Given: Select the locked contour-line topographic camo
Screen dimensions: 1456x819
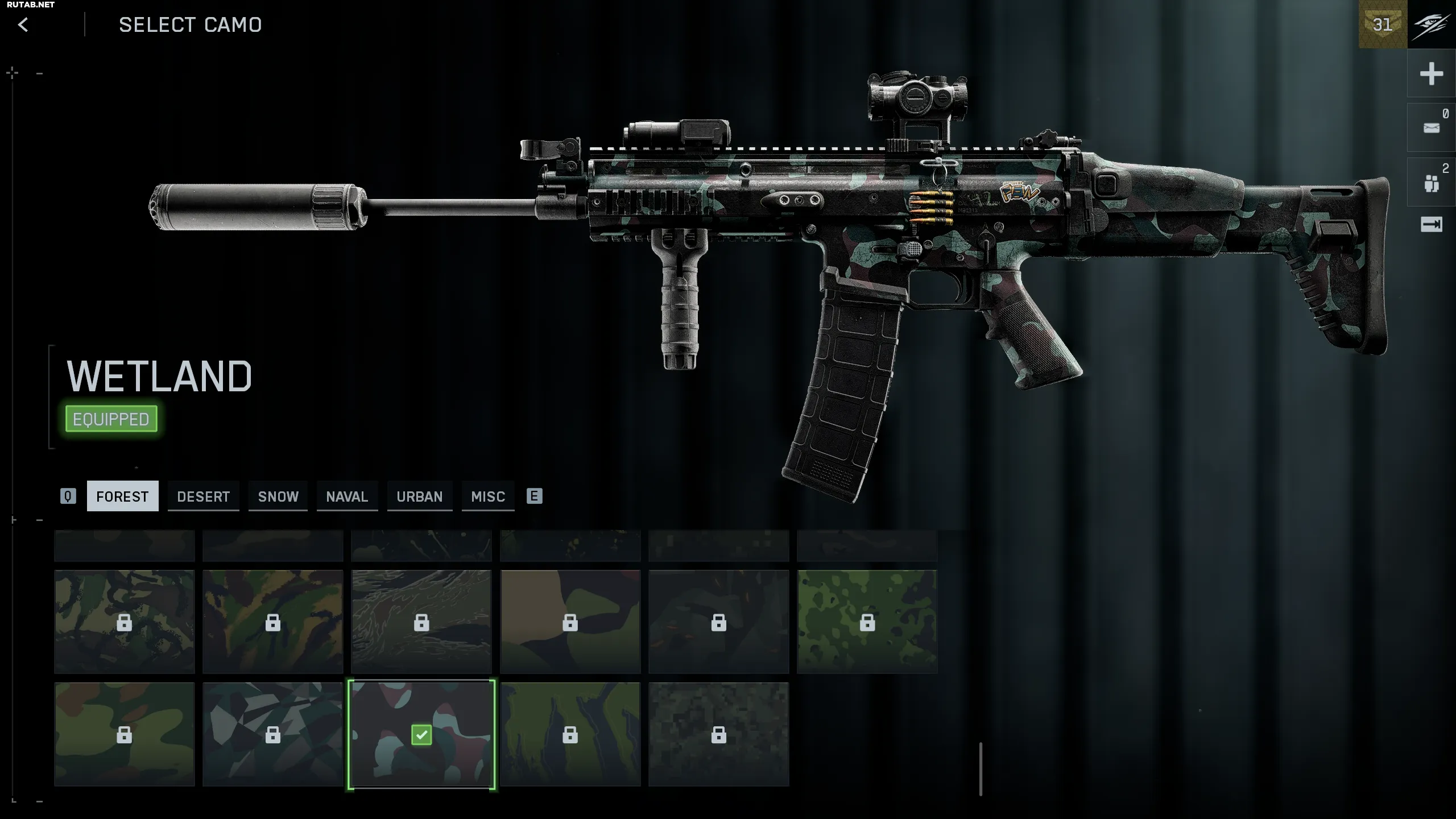Looking at the screenshot, I should point(421,622).
